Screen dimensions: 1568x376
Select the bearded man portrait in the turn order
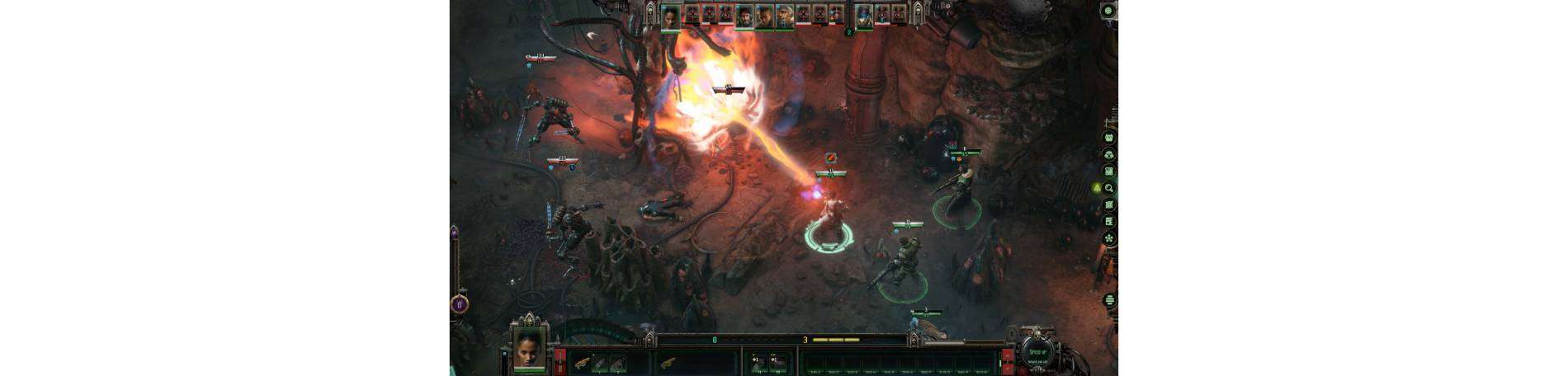click(745, 14)
